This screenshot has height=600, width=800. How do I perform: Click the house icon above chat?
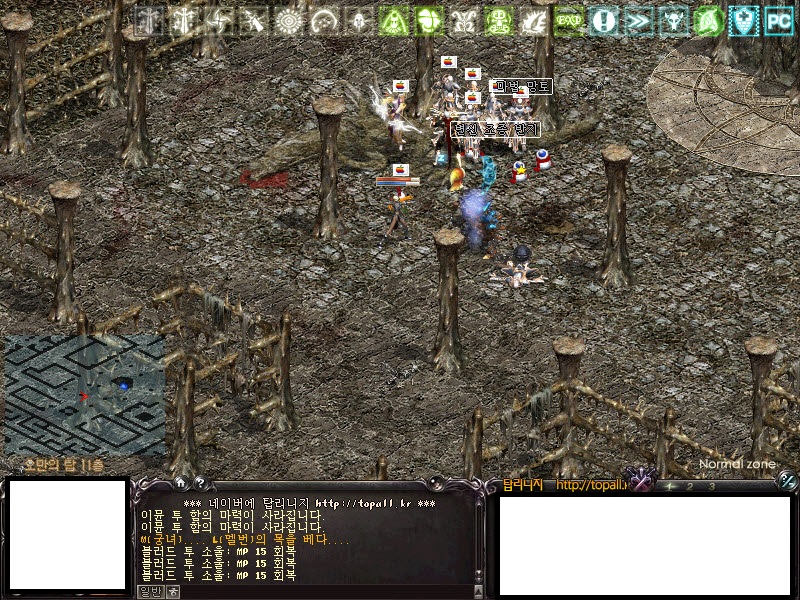click(x=178, y=482)
